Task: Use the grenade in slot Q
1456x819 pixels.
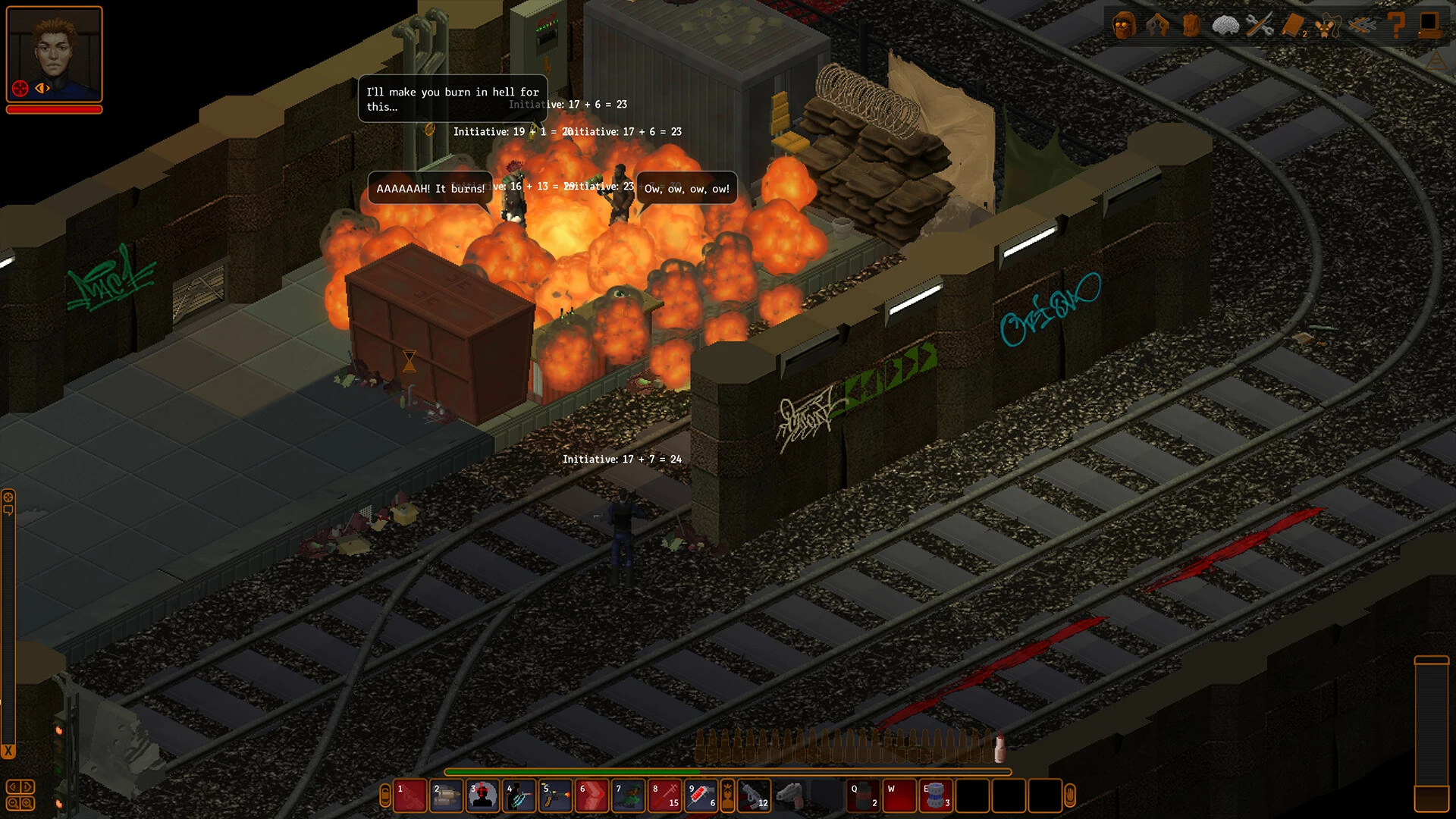Action: pyautogui.click(x=864, y=797)
